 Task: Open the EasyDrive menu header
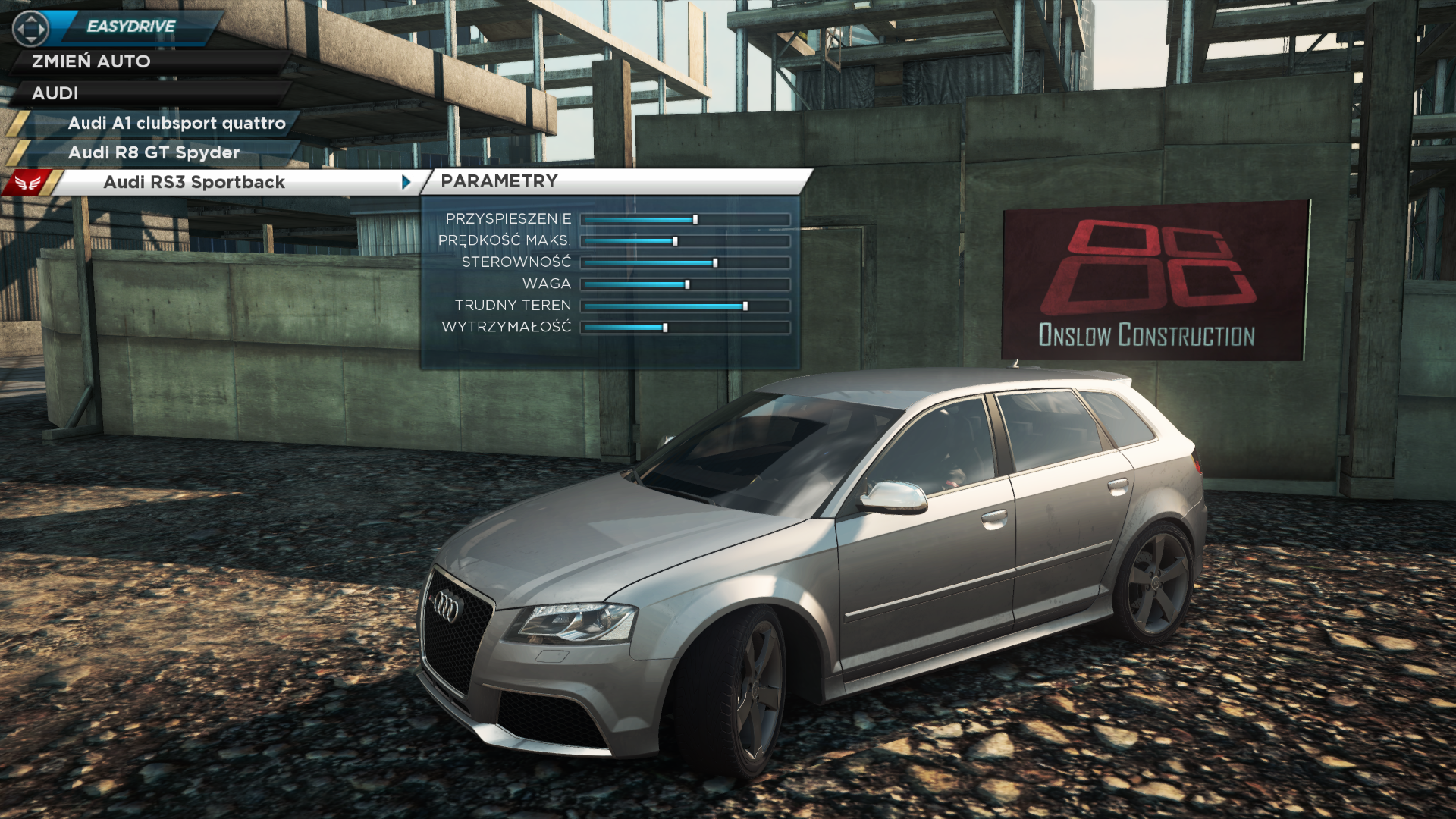130,27
